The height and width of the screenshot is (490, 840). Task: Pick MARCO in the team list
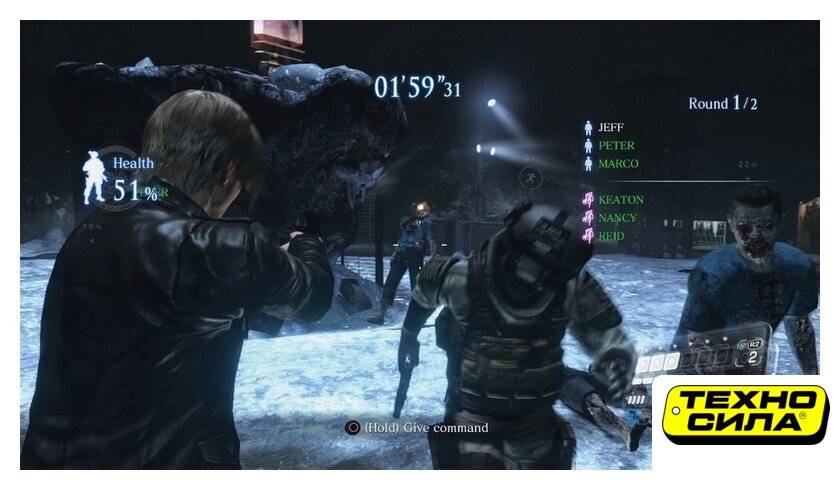(617, 164)
